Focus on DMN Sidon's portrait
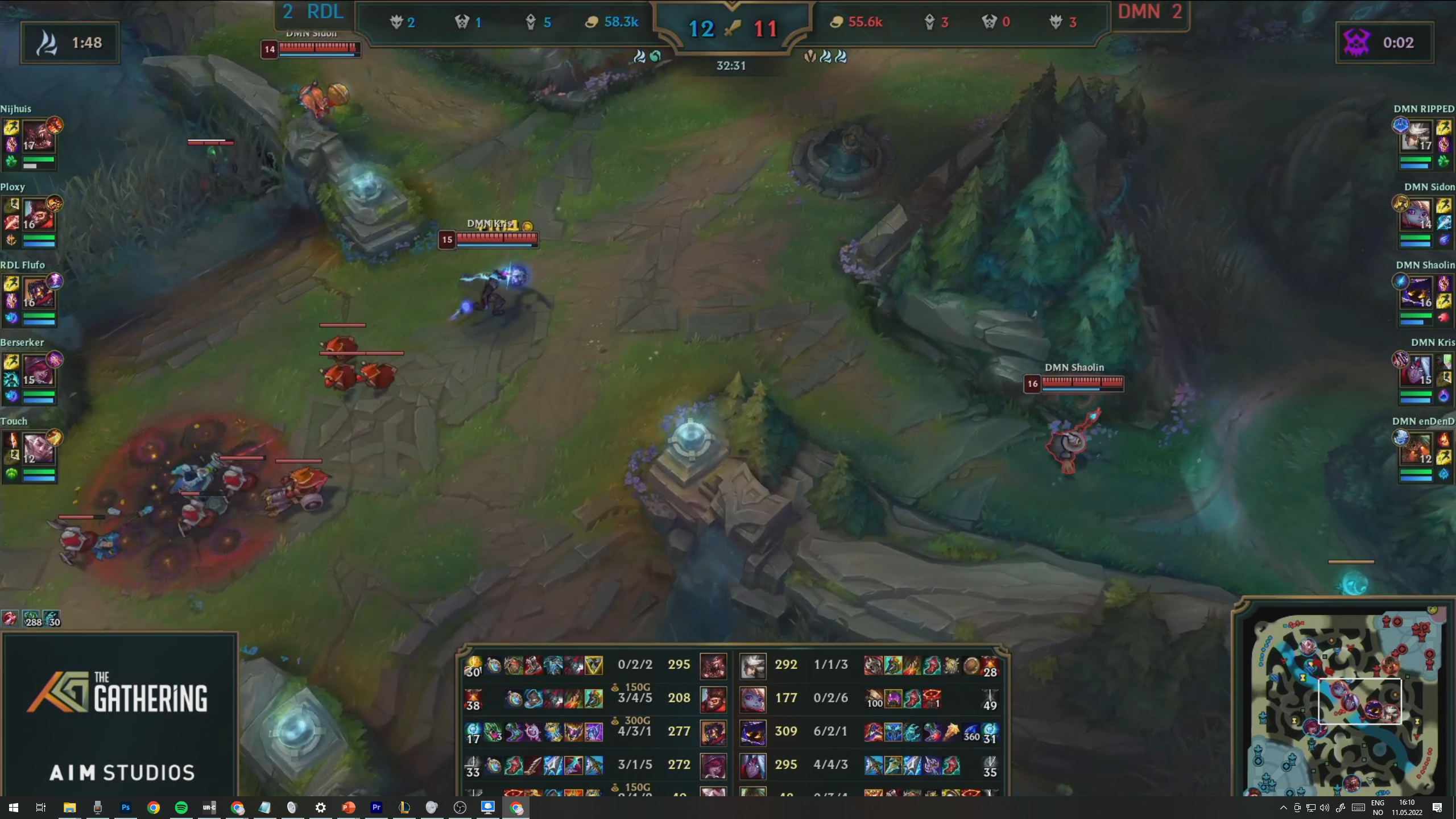 pos(1417,215)
